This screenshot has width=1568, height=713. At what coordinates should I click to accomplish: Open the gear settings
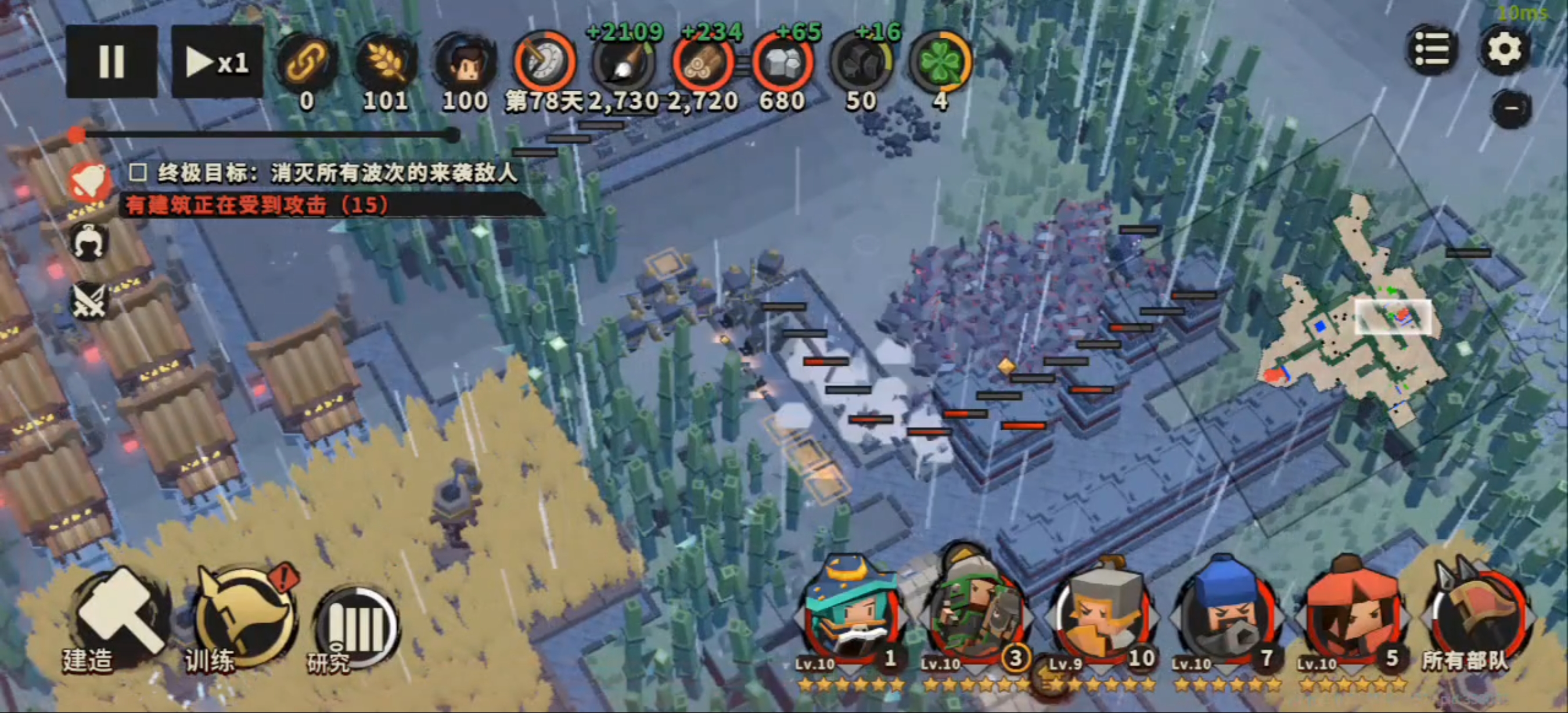click(x=1504, y=49)
